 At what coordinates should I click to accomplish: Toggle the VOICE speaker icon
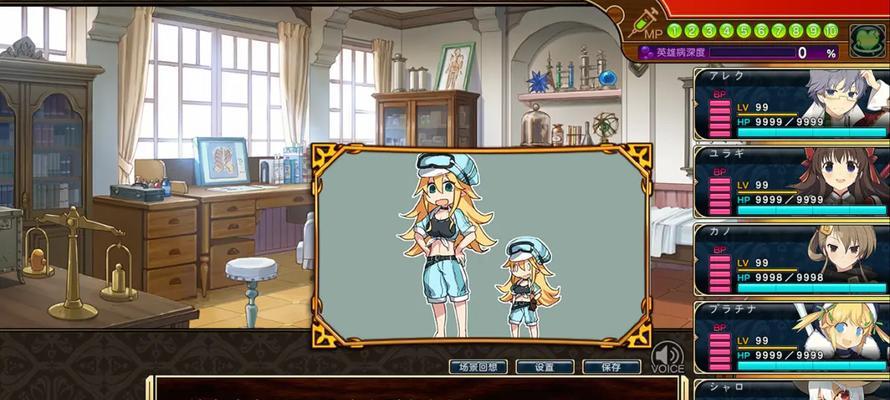tap(667, 357)
